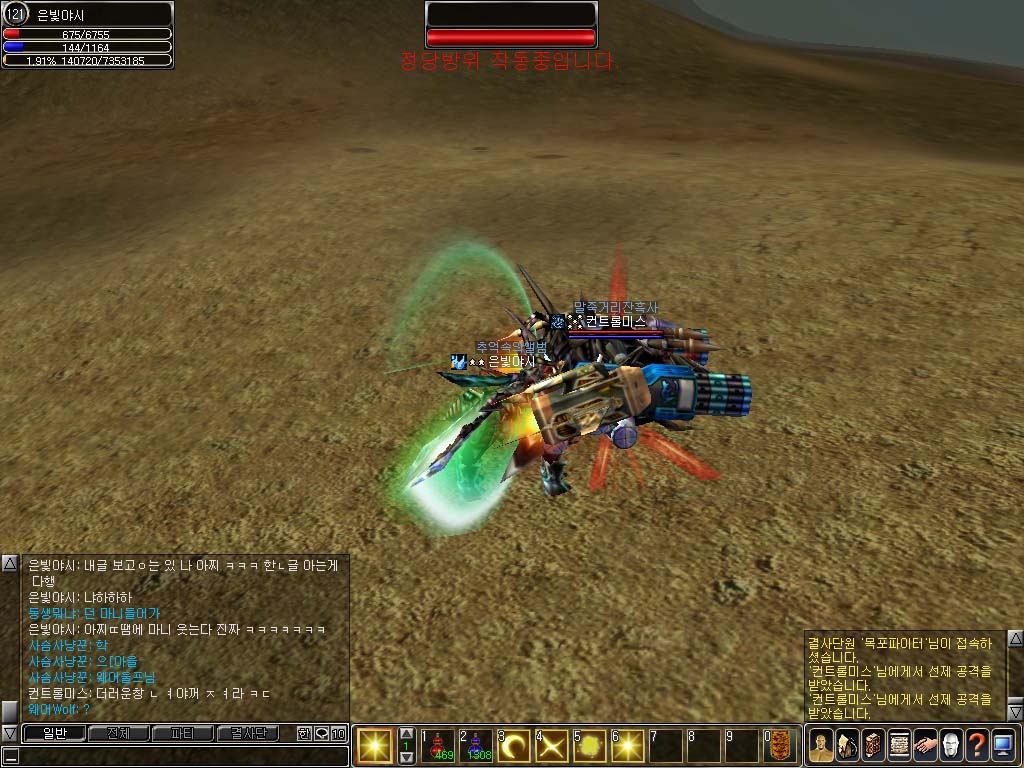Open the 파티 chat tab
1024x768 pixels.
[x=182, y=733]
